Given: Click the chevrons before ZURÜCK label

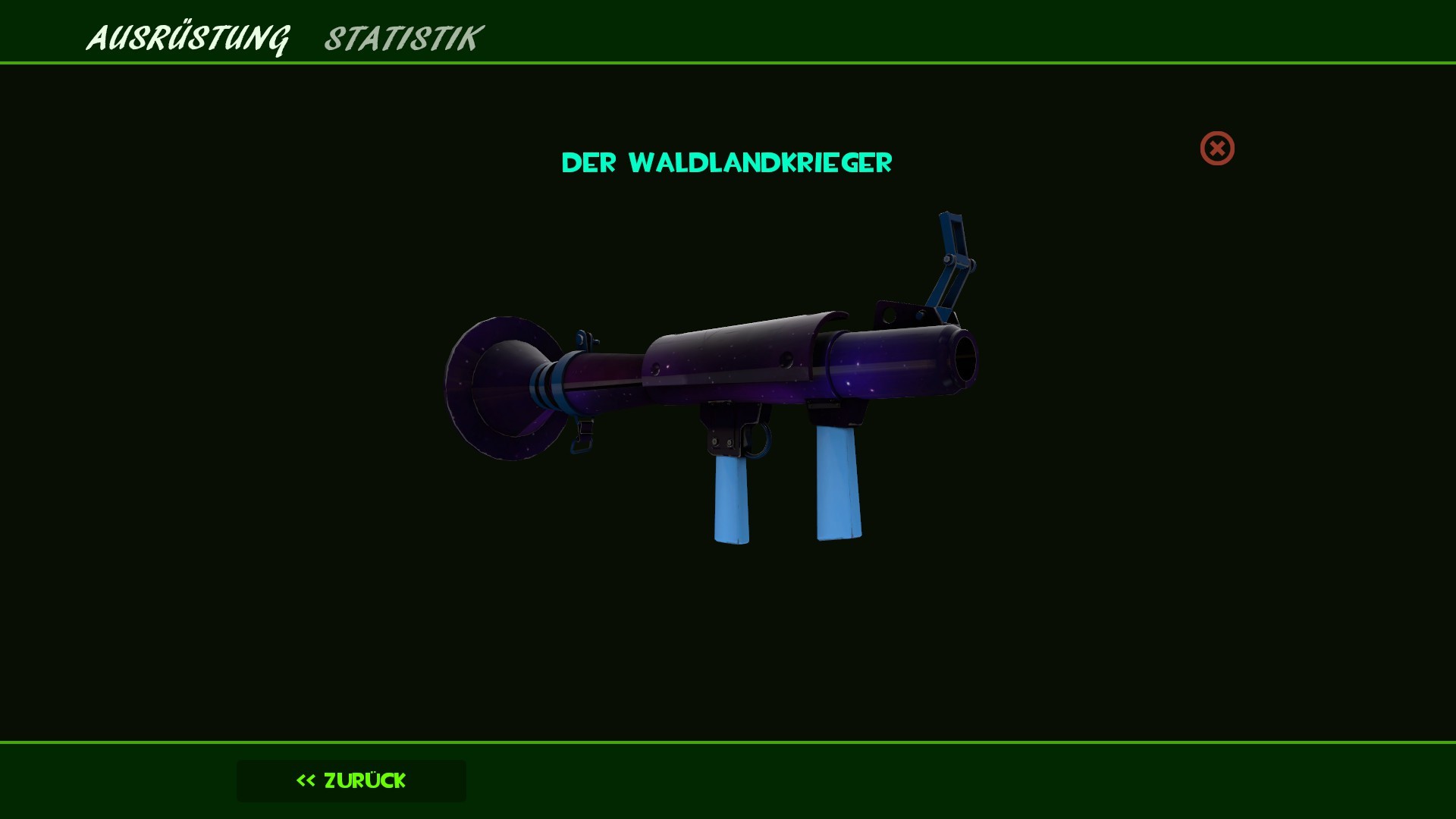Looking at the screenshot, I should click(305, 780).
